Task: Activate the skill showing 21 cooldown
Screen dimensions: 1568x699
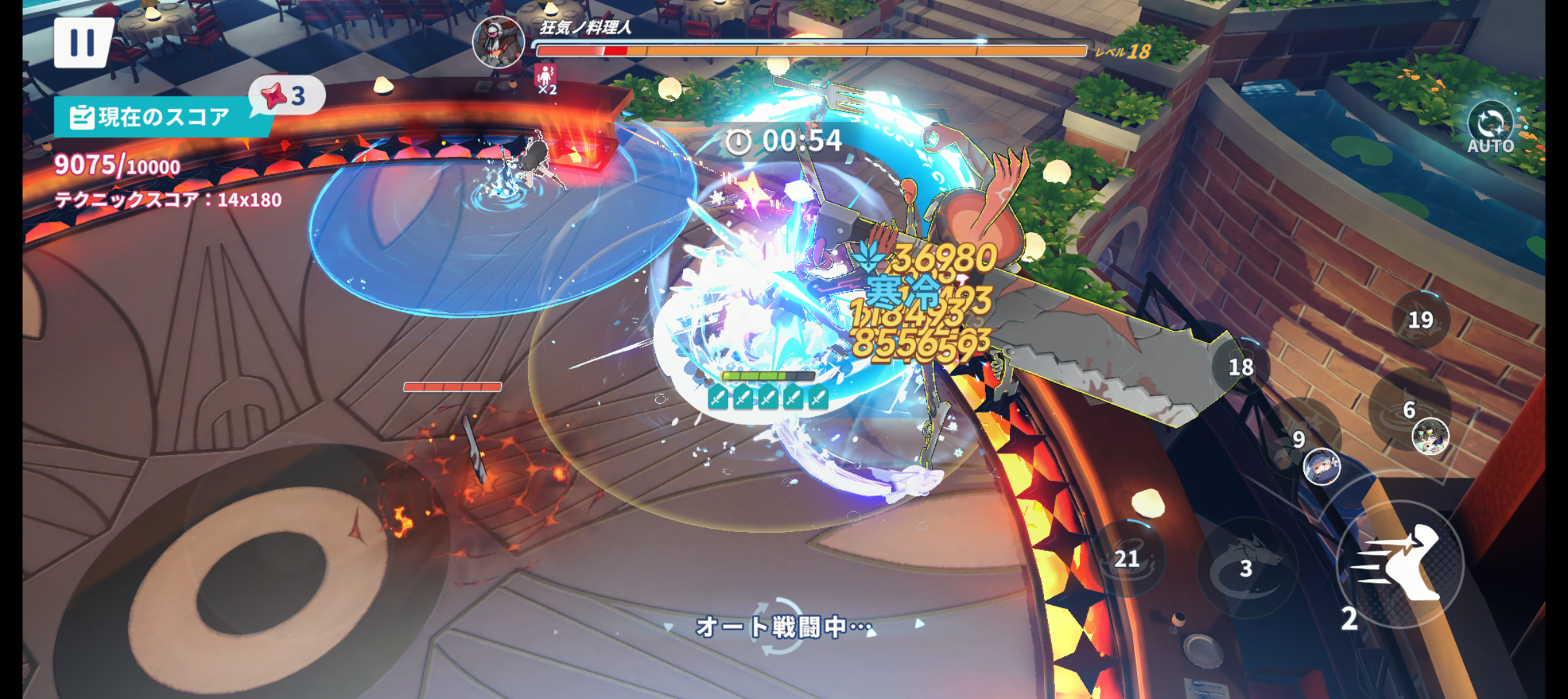Action: click(x=1127, y=557)
